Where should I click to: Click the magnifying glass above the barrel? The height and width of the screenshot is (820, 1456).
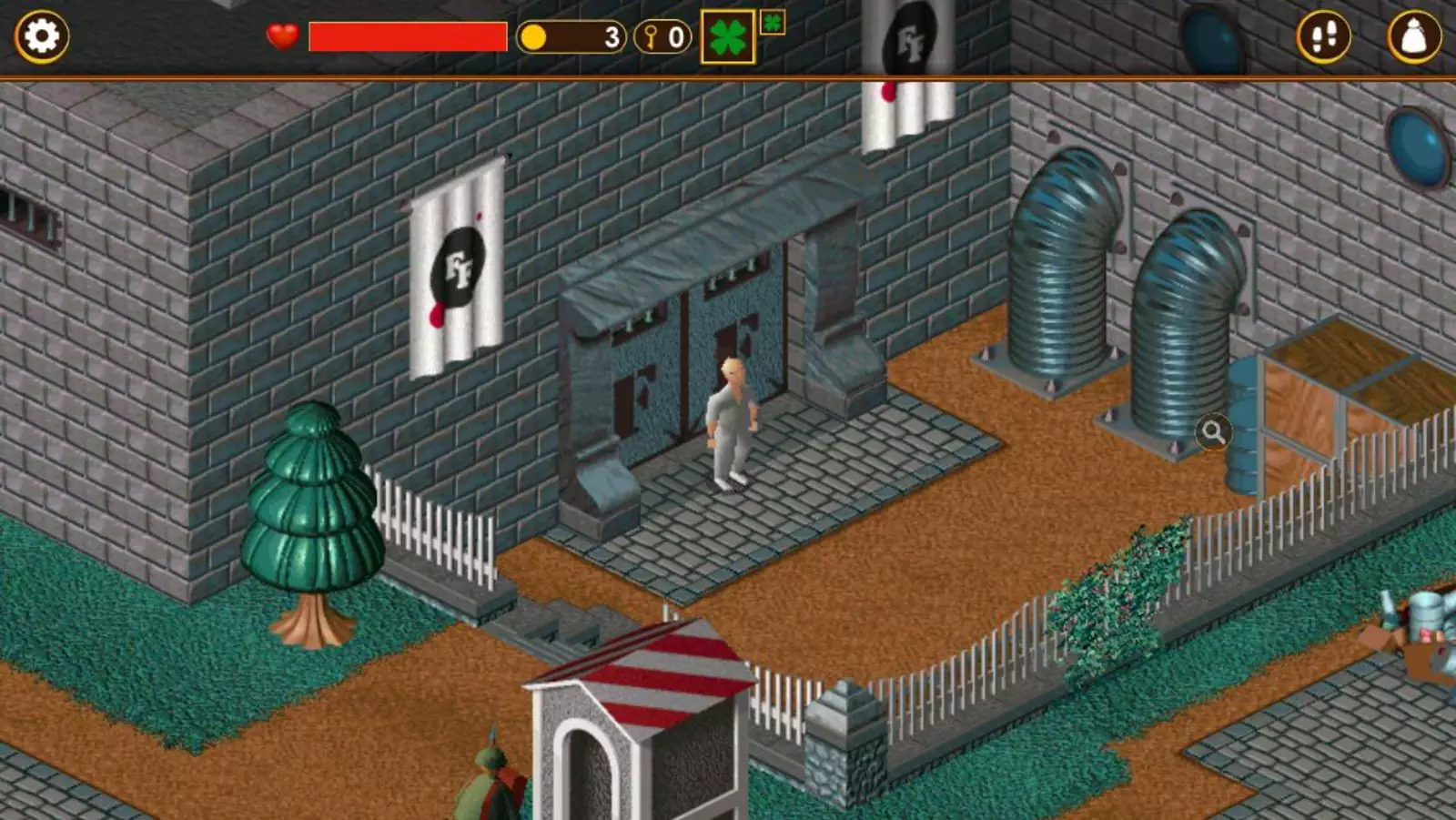coord(1214,434)
